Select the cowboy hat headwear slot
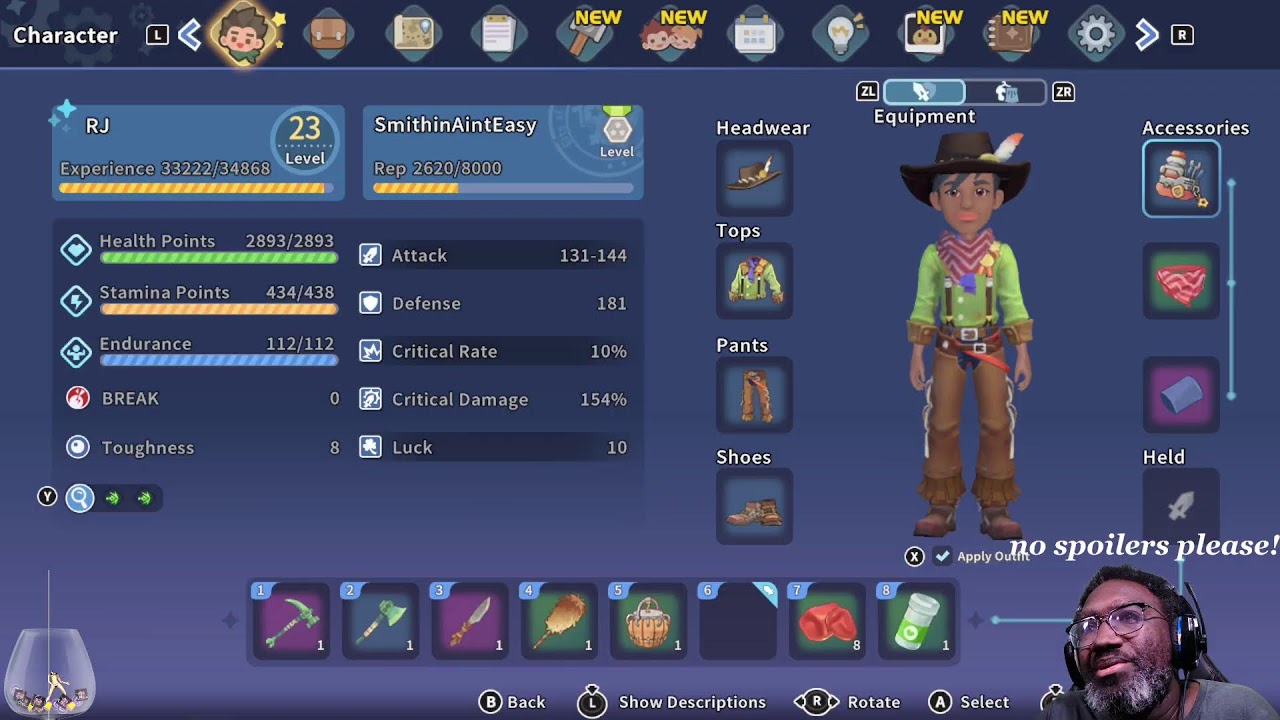1280x720 pixels. 754,177
